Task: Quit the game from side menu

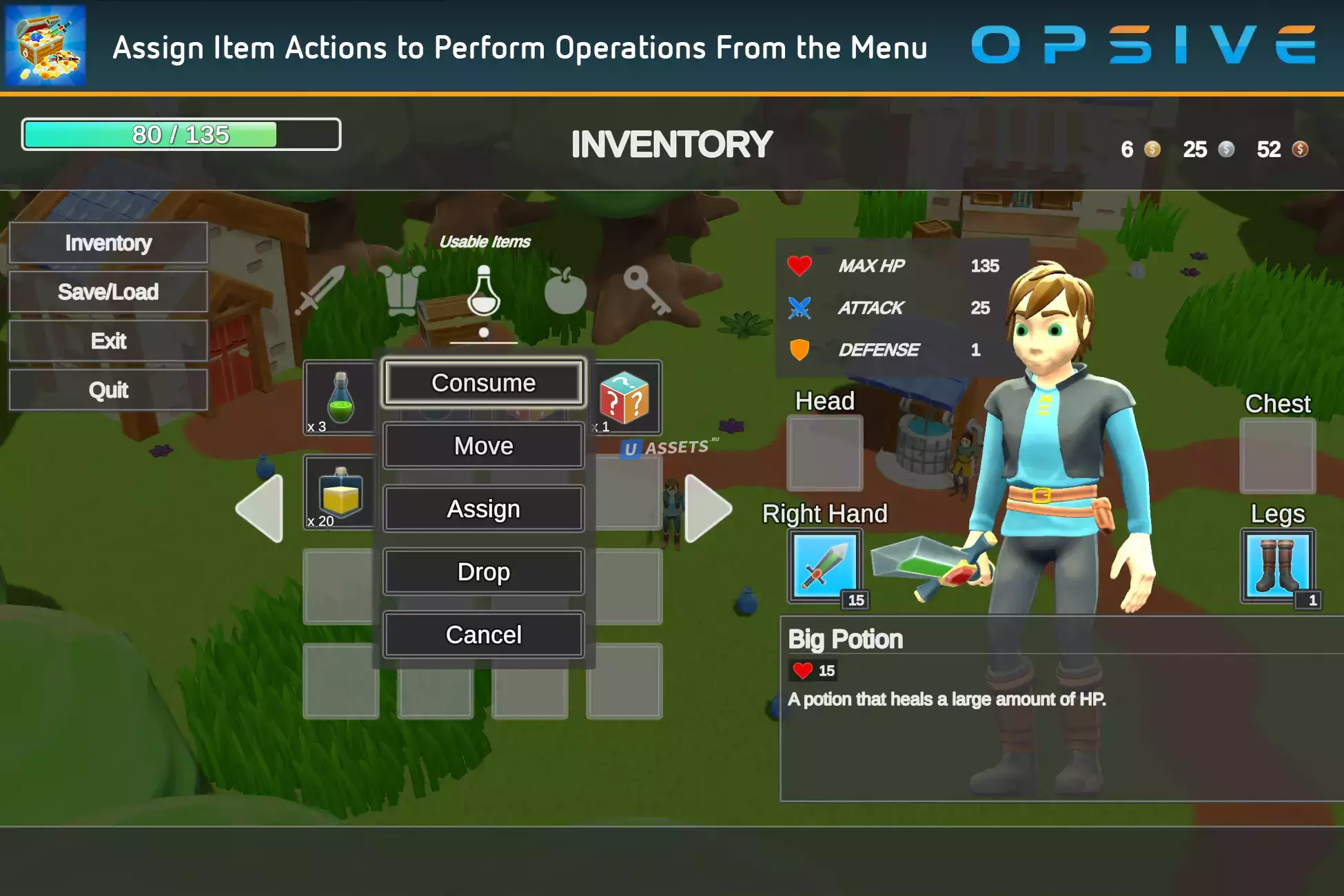Action: tap(108, 390)
